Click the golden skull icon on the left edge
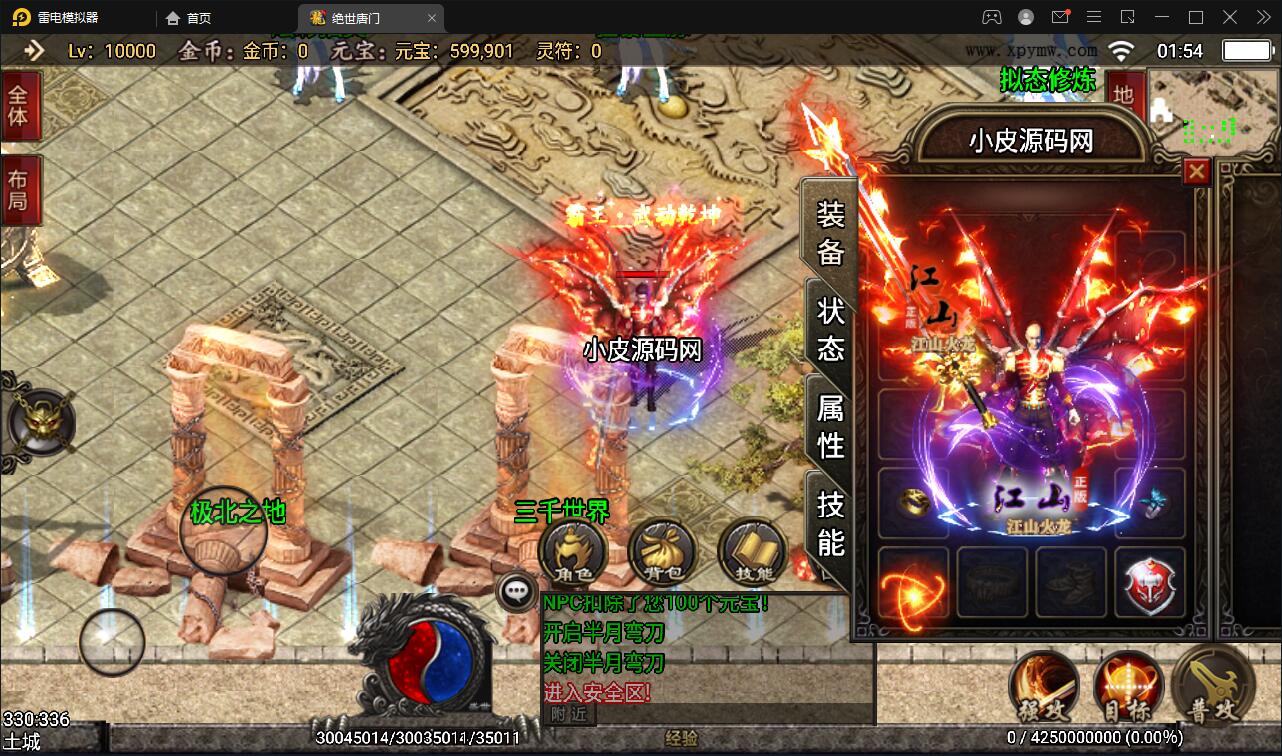 pyautogui.click(x=40, y=423)
